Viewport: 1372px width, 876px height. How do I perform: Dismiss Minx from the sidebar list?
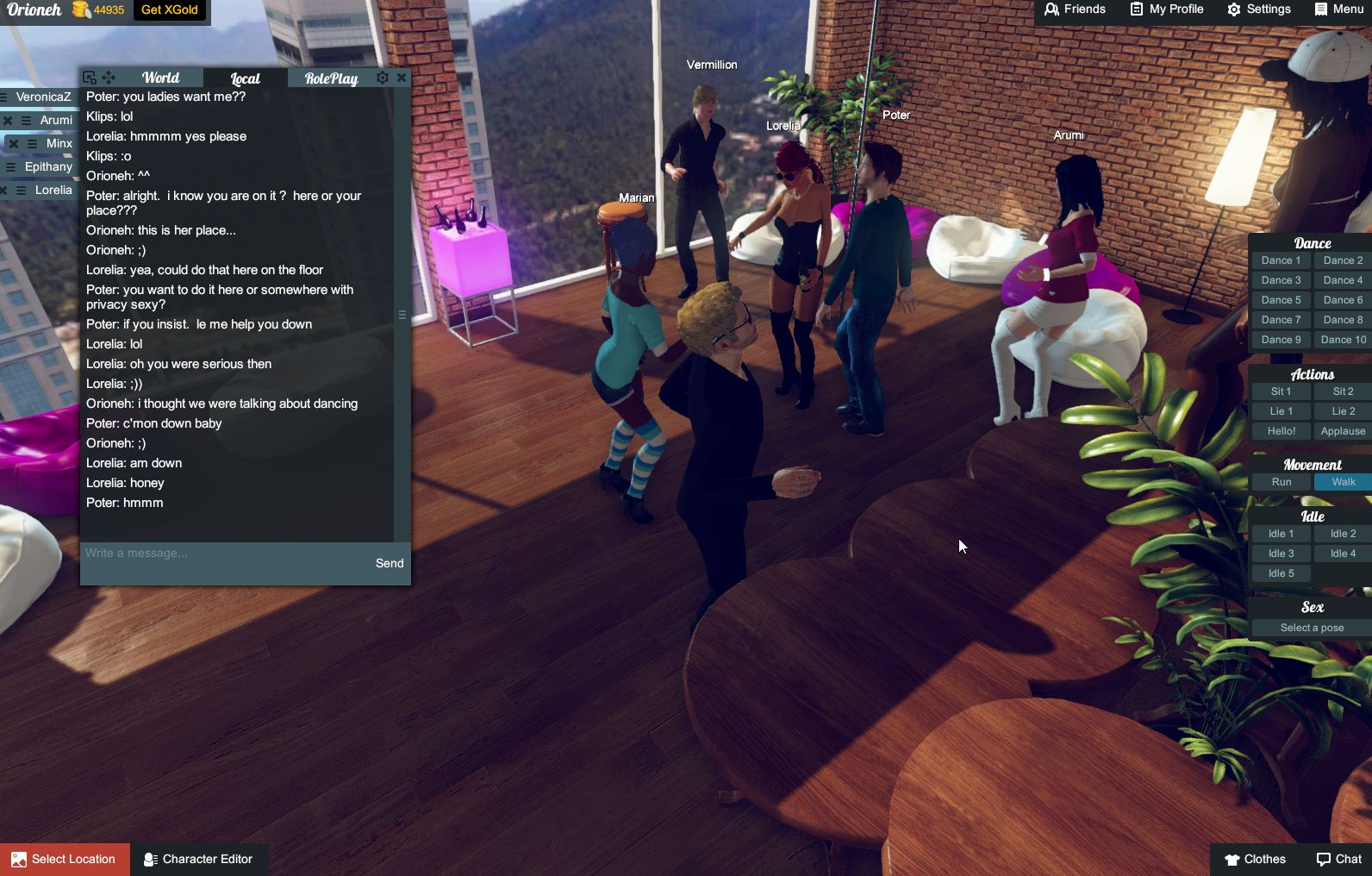[x=14, y=143]
